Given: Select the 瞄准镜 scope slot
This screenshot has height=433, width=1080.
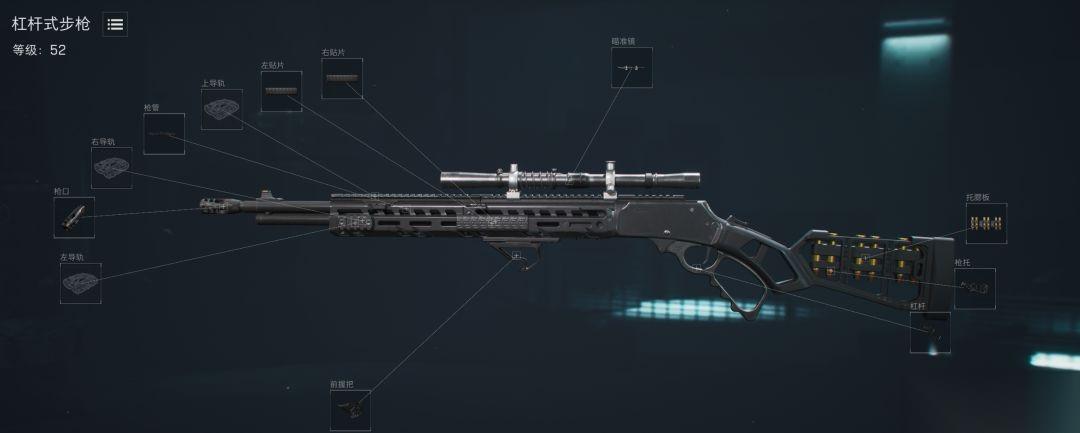Looking at the screenshot, I should [x=632, y=67].
